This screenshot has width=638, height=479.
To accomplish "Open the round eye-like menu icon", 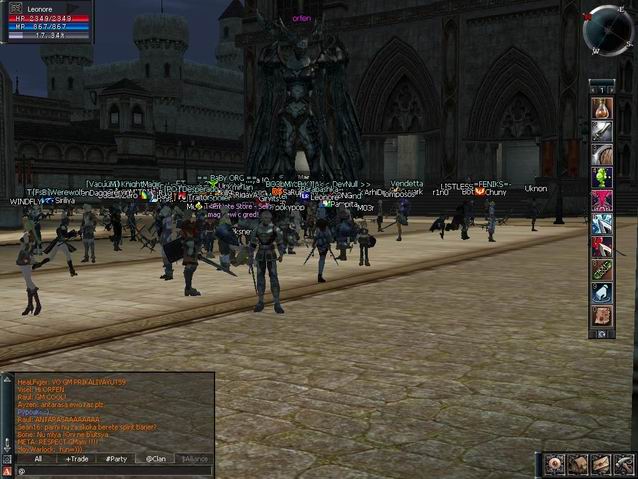I will click(x=556, y=464).
